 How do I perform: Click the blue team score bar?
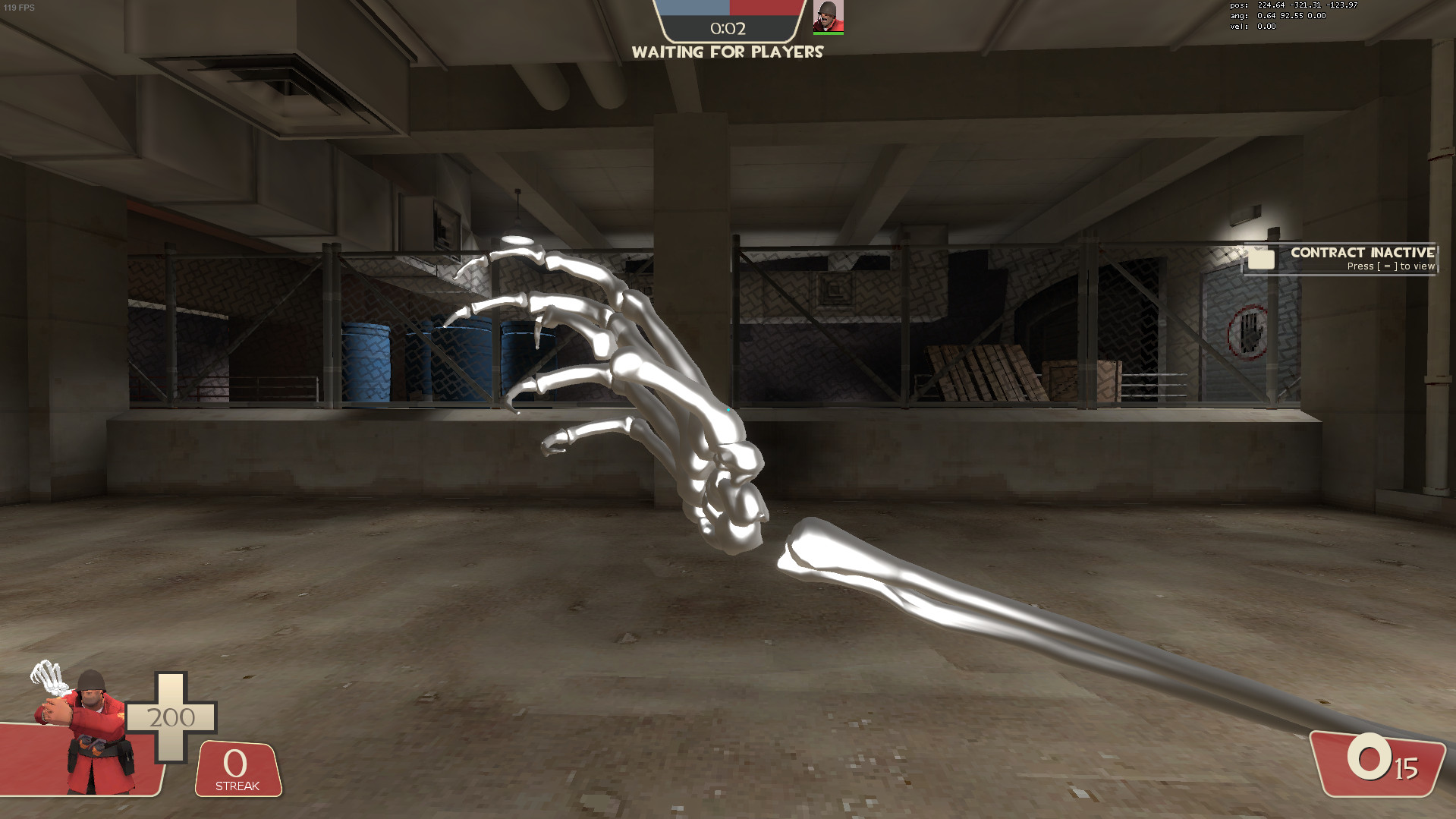[693, 9]
